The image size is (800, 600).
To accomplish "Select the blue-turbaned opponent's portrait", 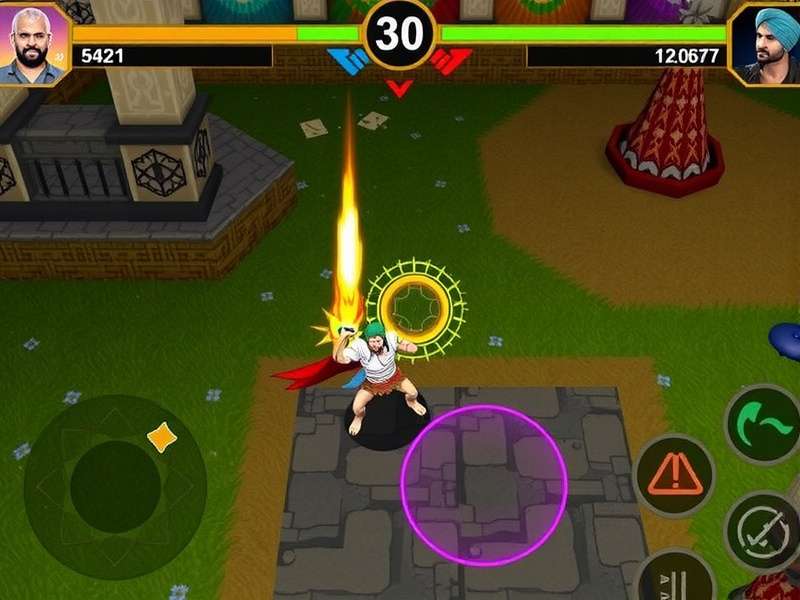I will click(x=766, y=42).
